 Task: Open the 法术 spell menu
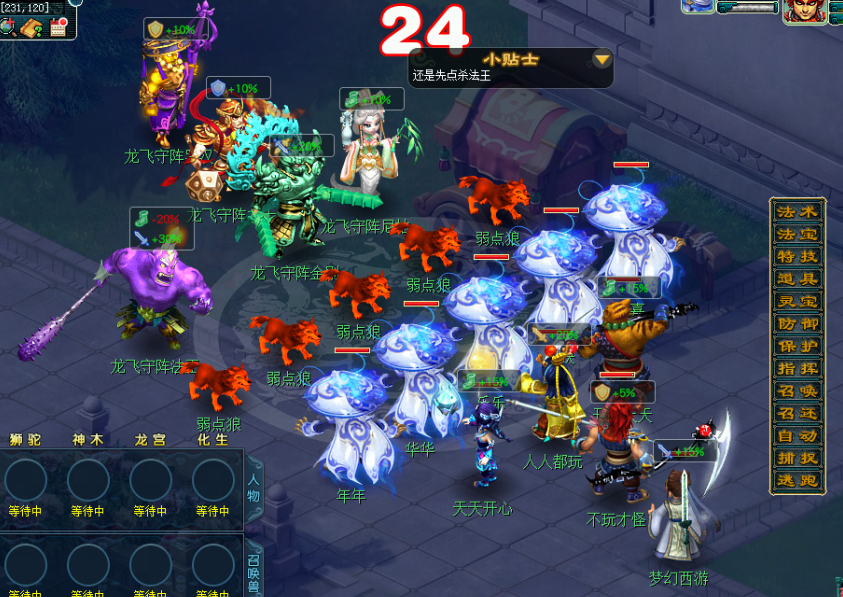tap(798, 212)
